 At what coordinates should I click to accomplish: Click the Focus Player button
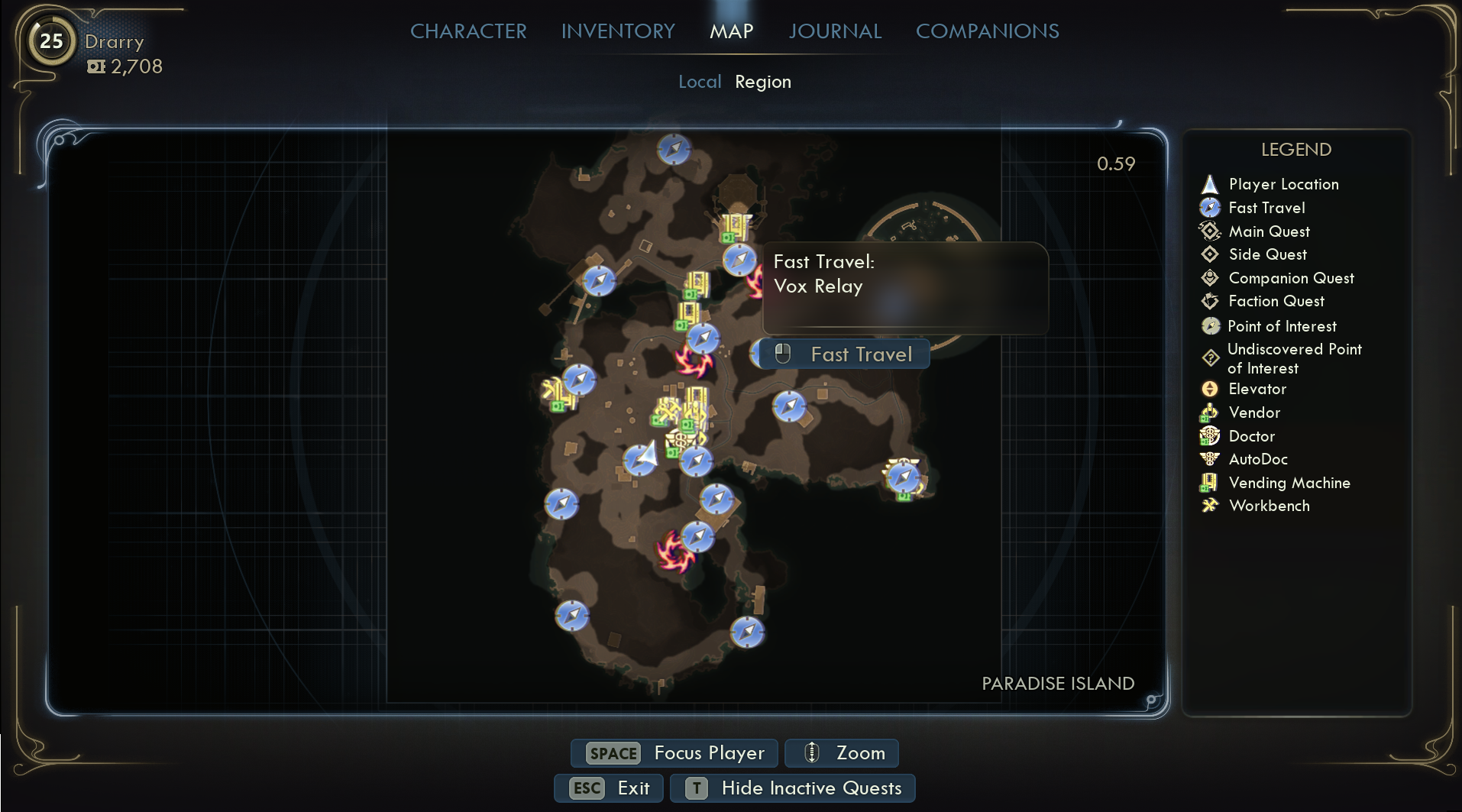[x=674, y=753]
